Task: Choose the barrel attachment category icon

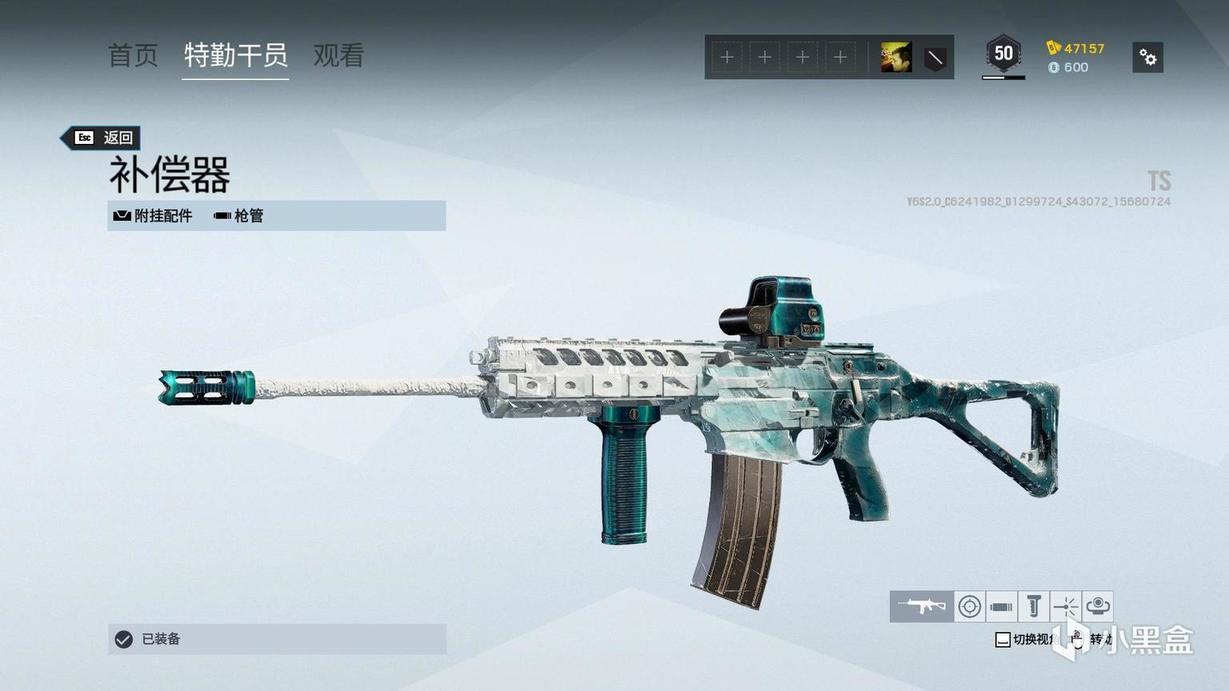Action: pos(1001,606)
